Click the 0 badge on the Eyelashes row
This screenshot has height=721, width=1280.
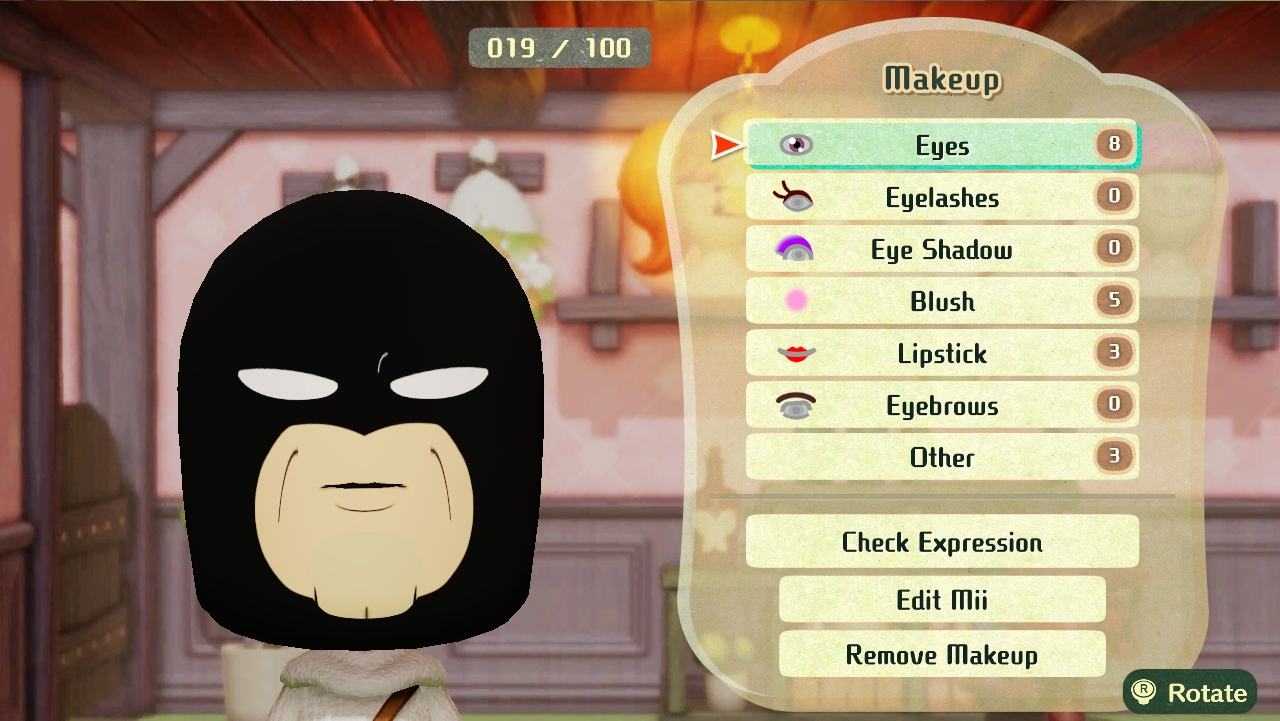(x=1114, y=196)
